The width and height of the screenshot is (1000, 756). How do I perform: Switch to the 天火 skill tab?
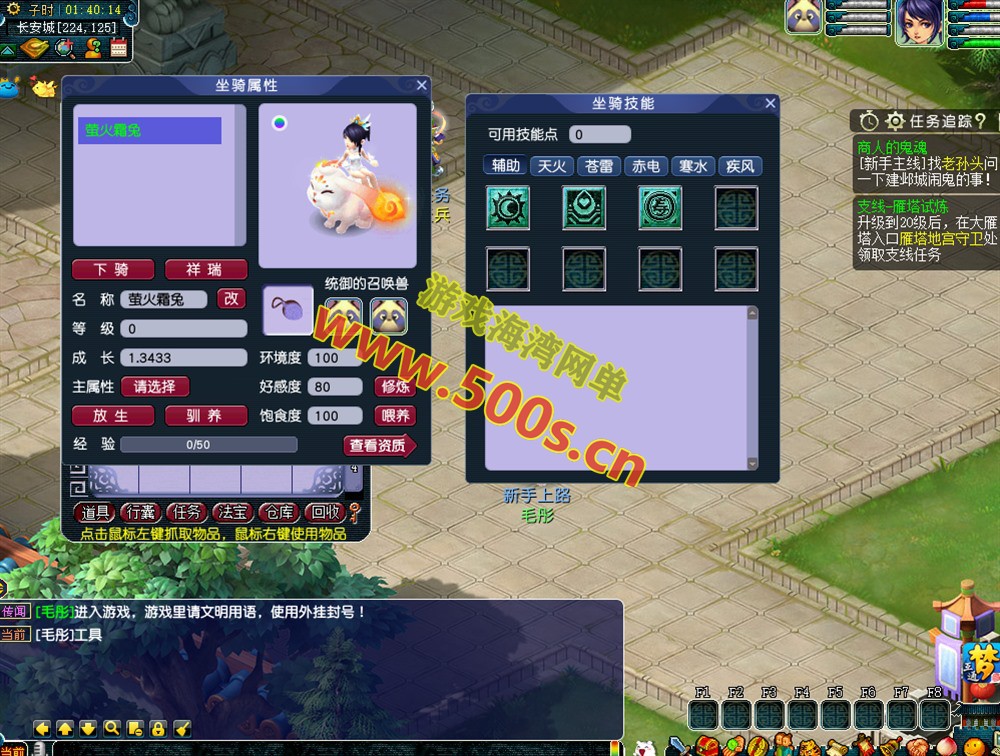[551, 166]
